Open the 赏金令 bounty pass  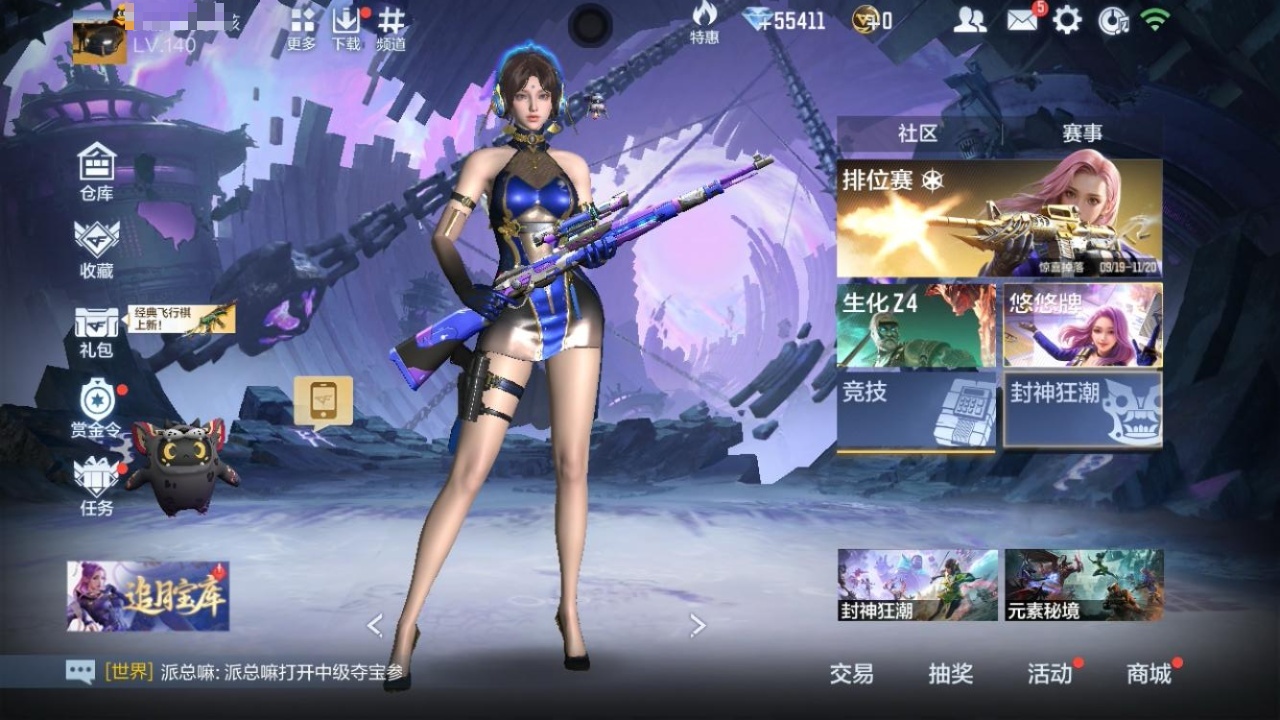(x=97, y=408)
